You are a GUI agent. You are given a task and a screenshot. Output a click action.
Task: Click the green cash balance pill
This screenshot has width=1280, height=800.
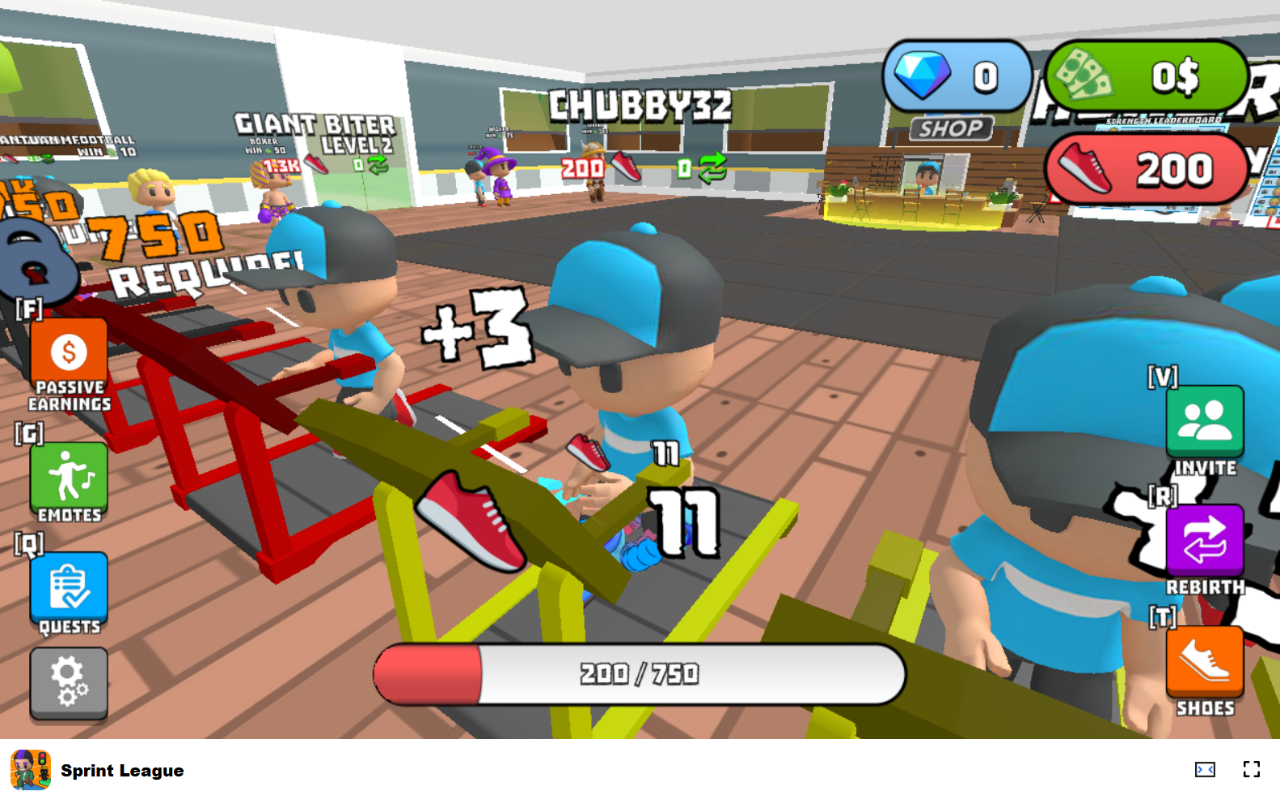(x=1147, y=76)
